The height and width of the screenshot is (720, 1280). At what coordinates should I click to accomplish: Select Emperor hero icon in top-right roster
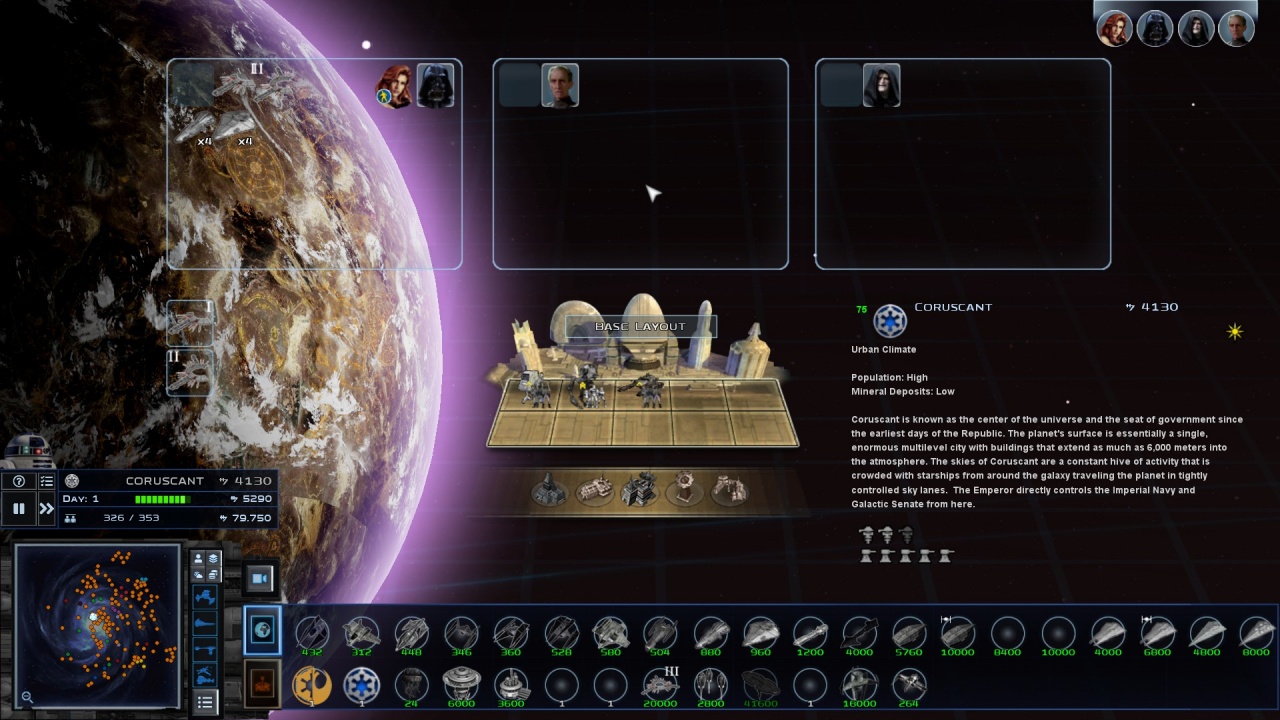1195,29
